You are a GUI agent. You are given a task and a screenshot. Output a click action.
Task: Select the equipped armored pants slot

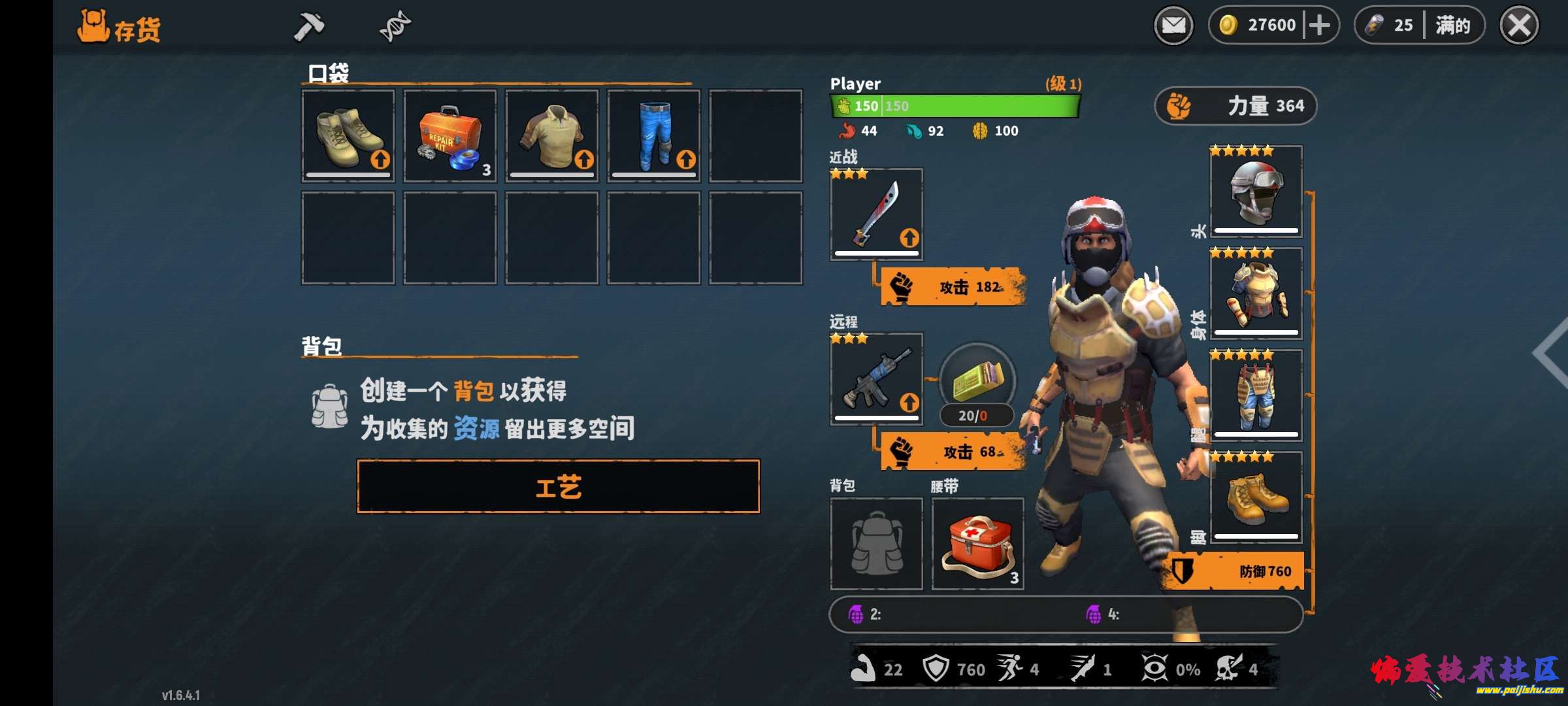(1256, 395)
